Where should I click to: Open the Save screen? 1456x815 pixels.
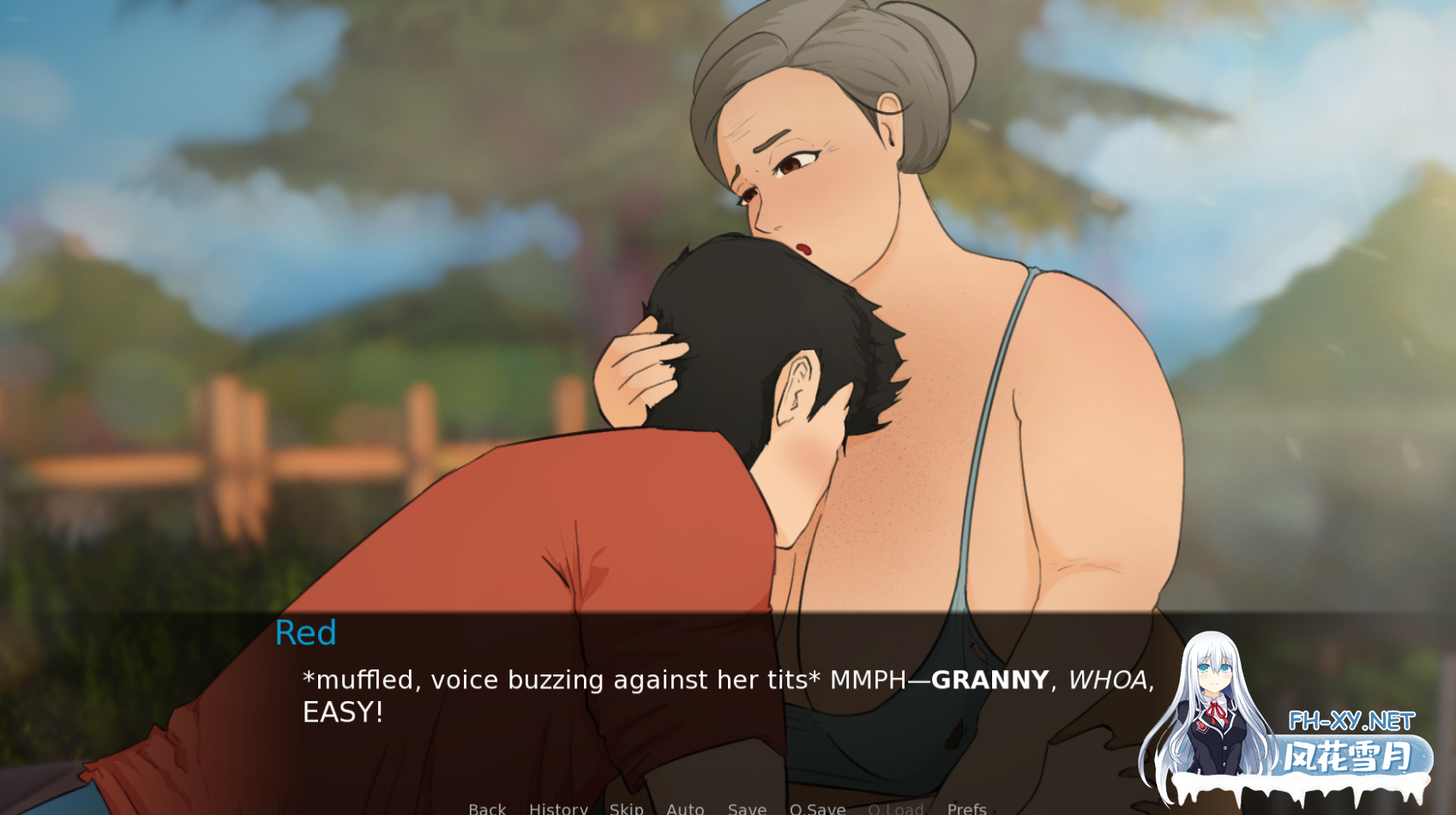[x=746, y=808]
